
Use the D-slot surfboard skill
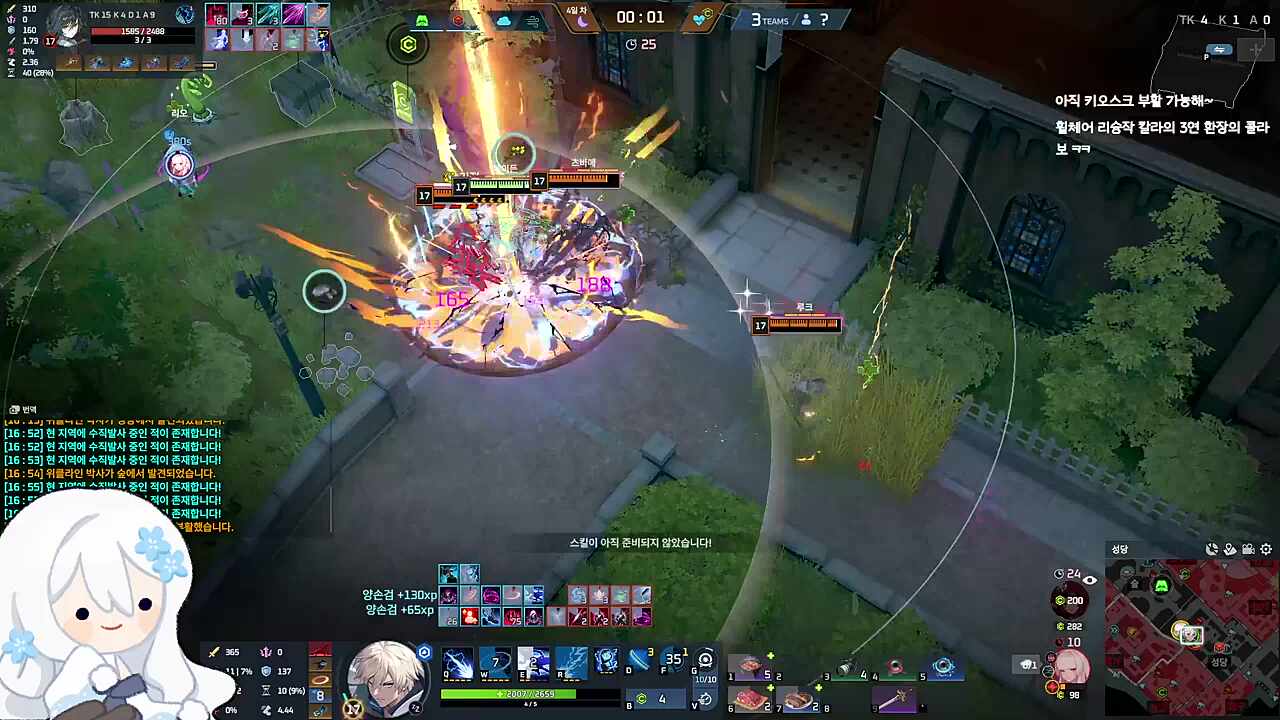point(641,663)
